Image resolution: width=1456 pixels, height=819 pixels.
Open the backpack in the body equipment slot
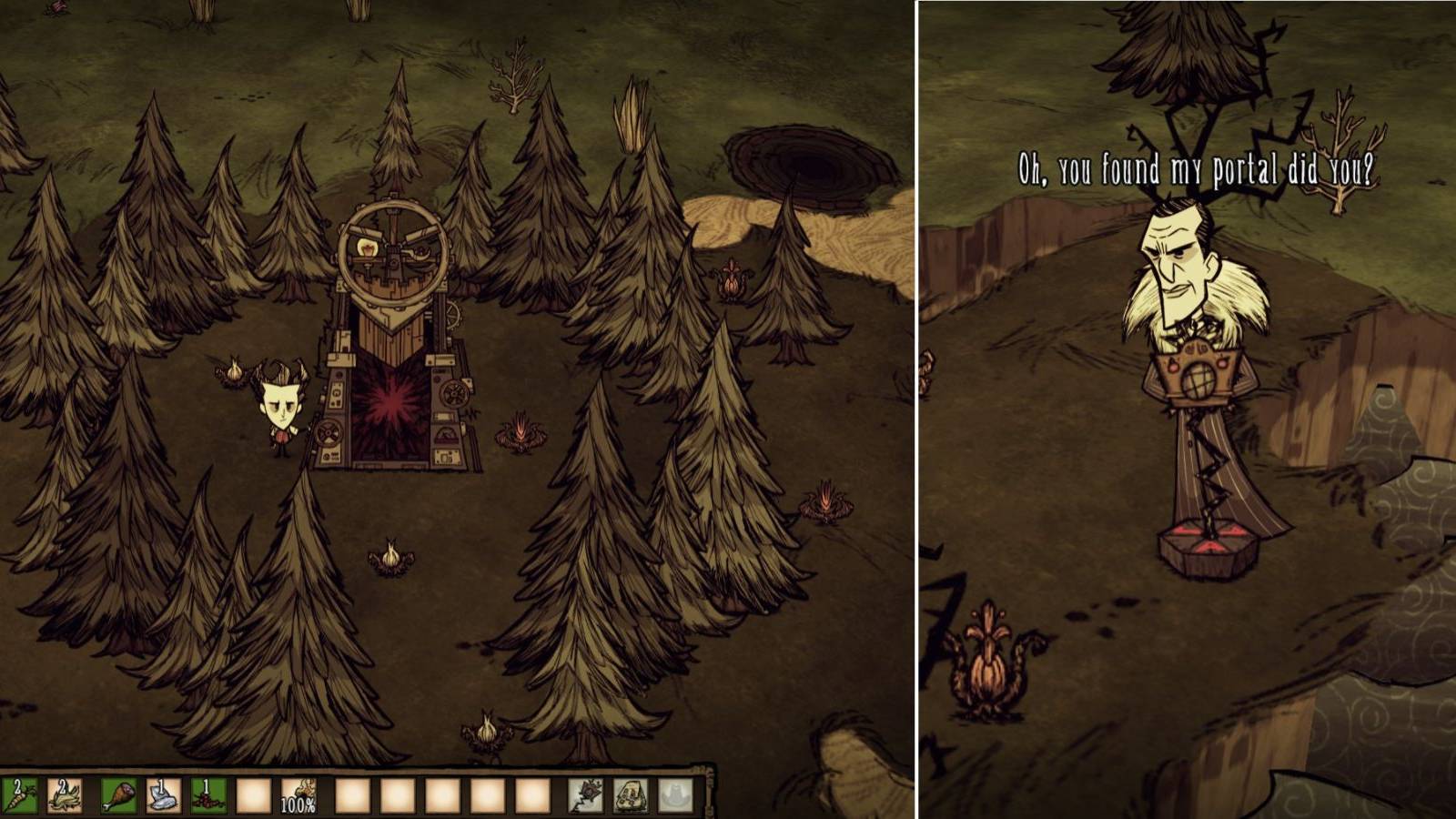pyautogui.click(x=630, y=794)
